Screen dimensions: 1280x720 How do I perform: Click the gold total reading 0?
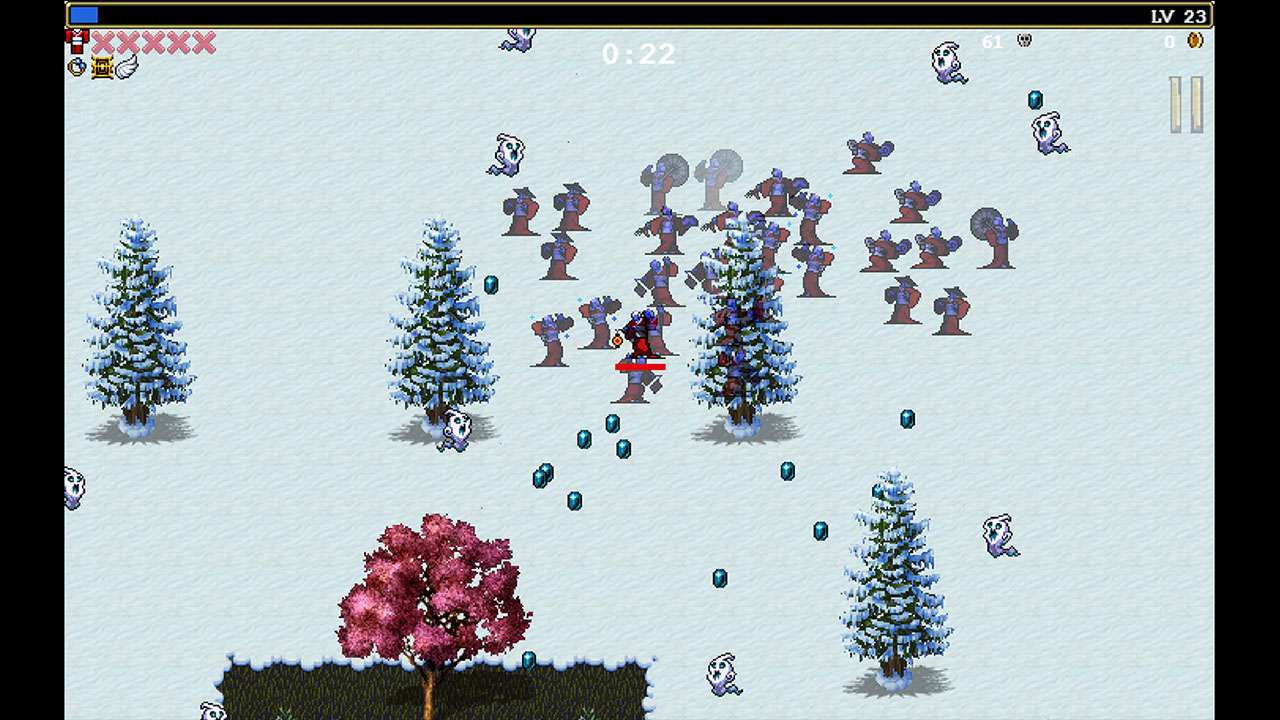[x=1167, y=43]
